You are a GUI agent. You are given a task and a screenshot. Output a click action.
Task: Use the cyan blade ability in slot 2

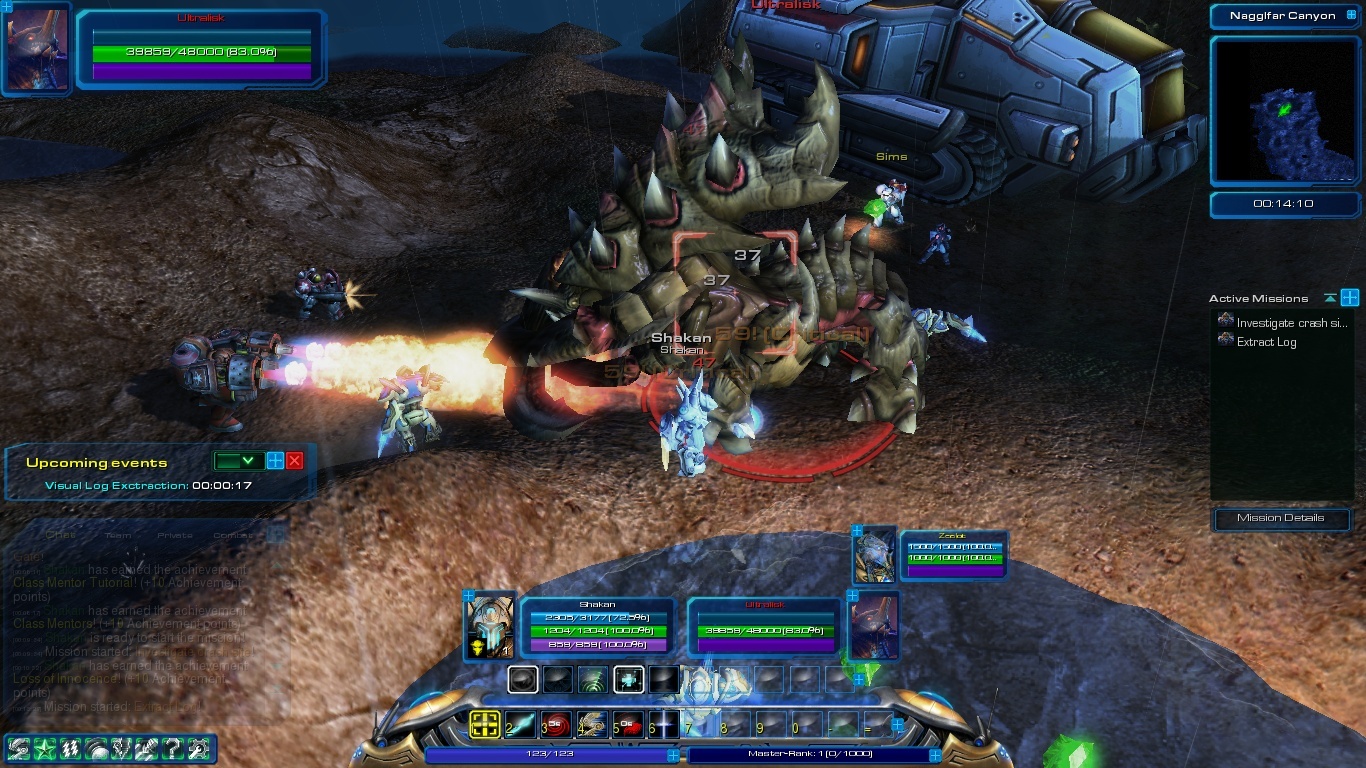click(x=521, y=725)
